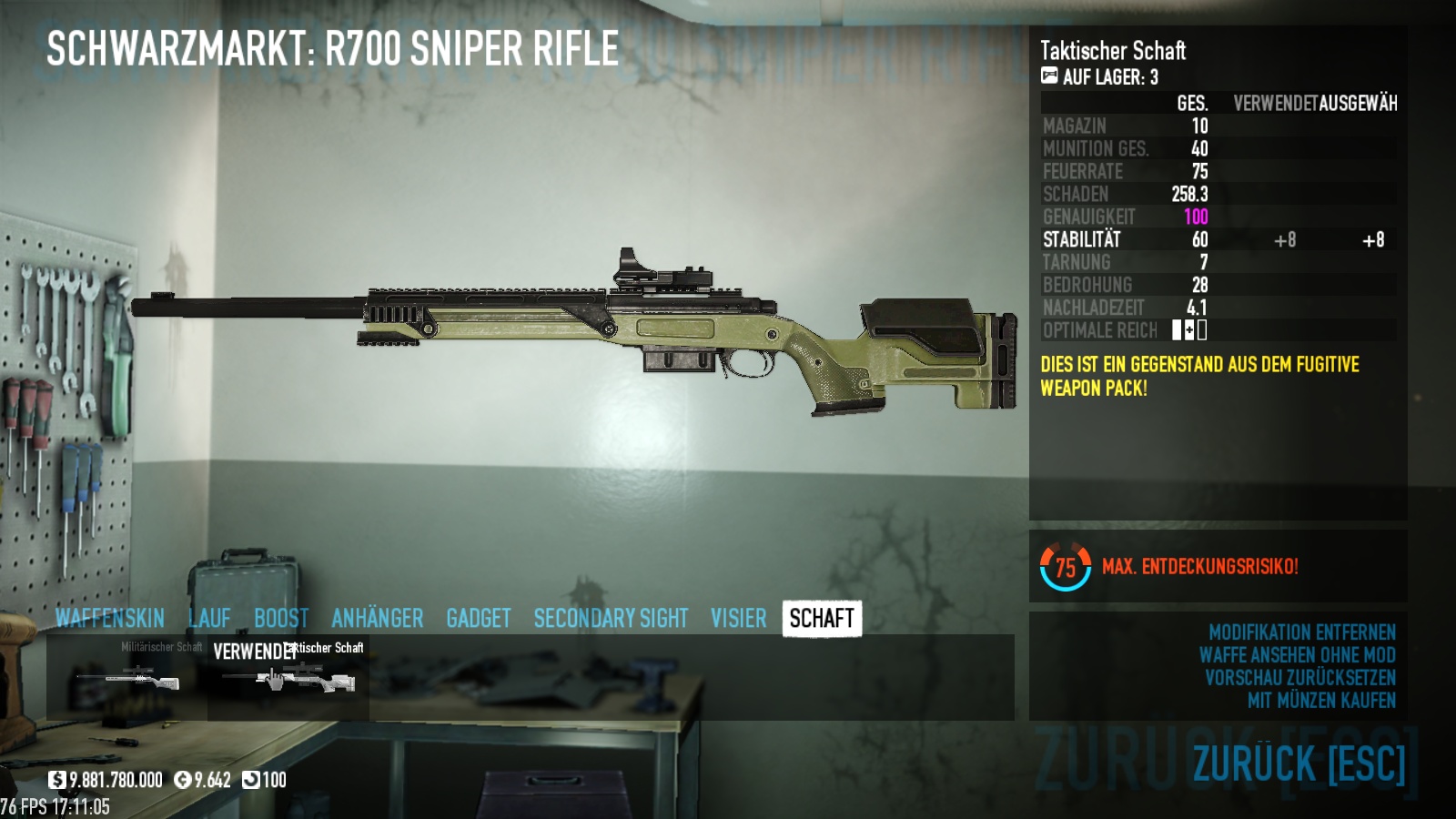
Task: Select the Militärischer Schaft stock thumbnail
Action: coord(128,678)
